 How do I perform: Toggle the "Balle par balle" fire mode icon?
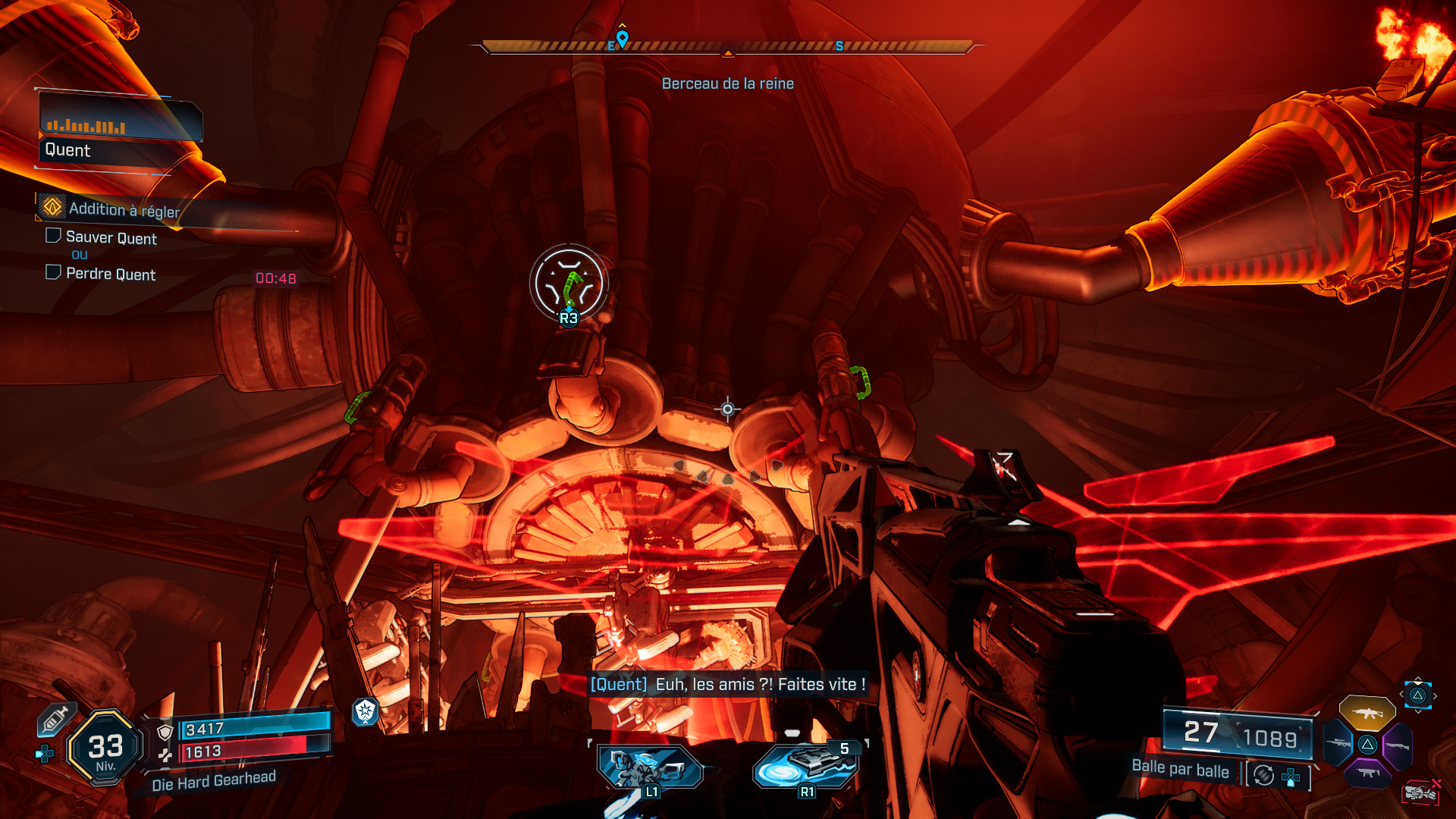(1263, 775)
